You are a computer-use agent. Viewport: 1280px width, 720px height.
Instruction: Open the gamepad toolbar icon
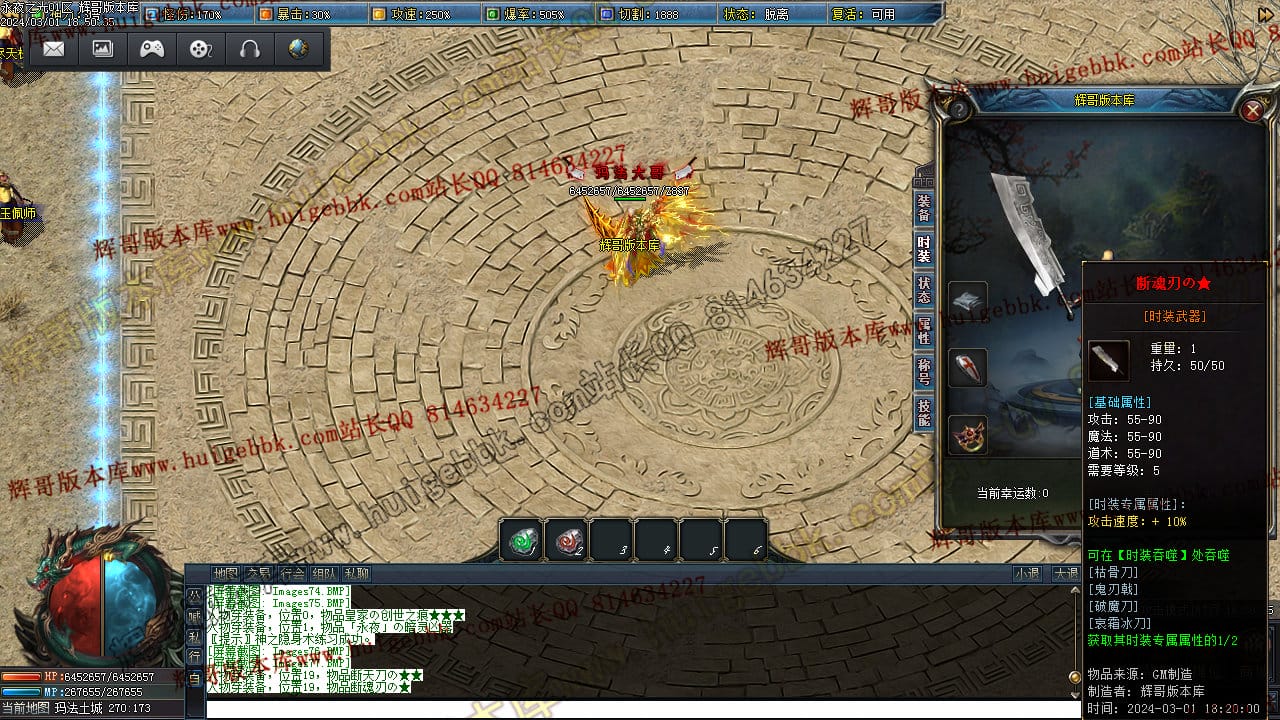pos(152,49)
